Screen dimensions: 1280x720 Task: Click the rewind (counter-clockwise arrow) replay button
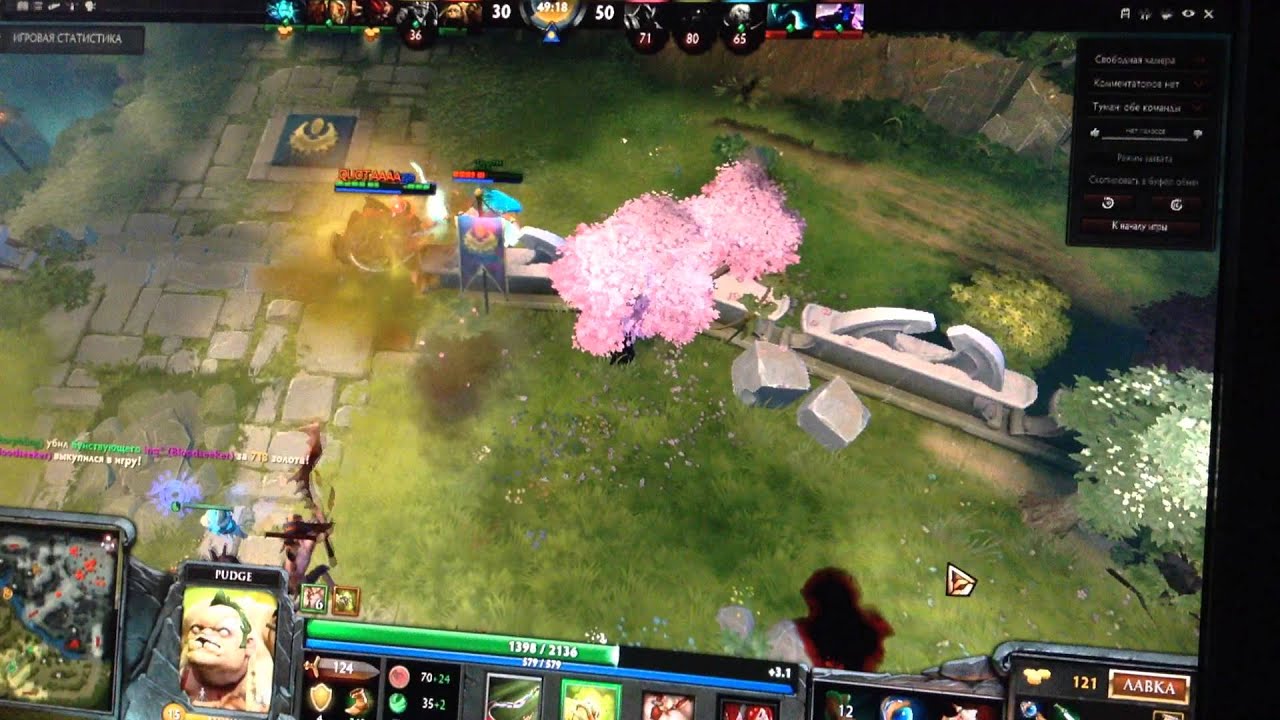coord(1107,203)
